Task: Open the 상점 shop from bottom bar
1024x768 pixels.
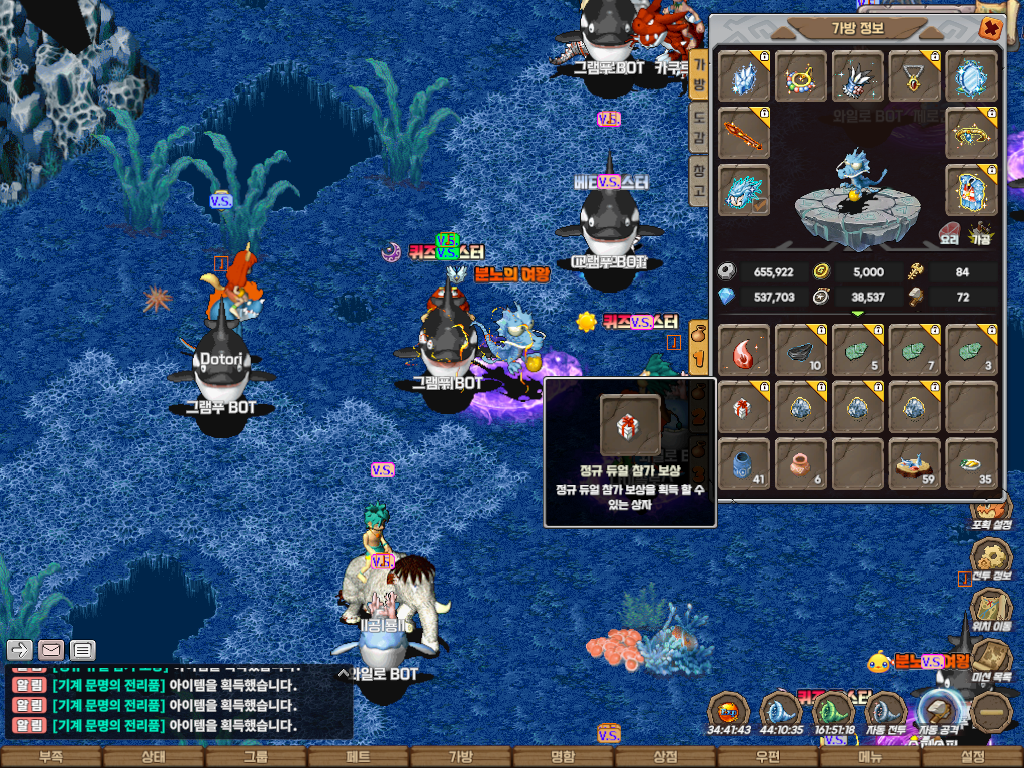Action: (664, 757)
